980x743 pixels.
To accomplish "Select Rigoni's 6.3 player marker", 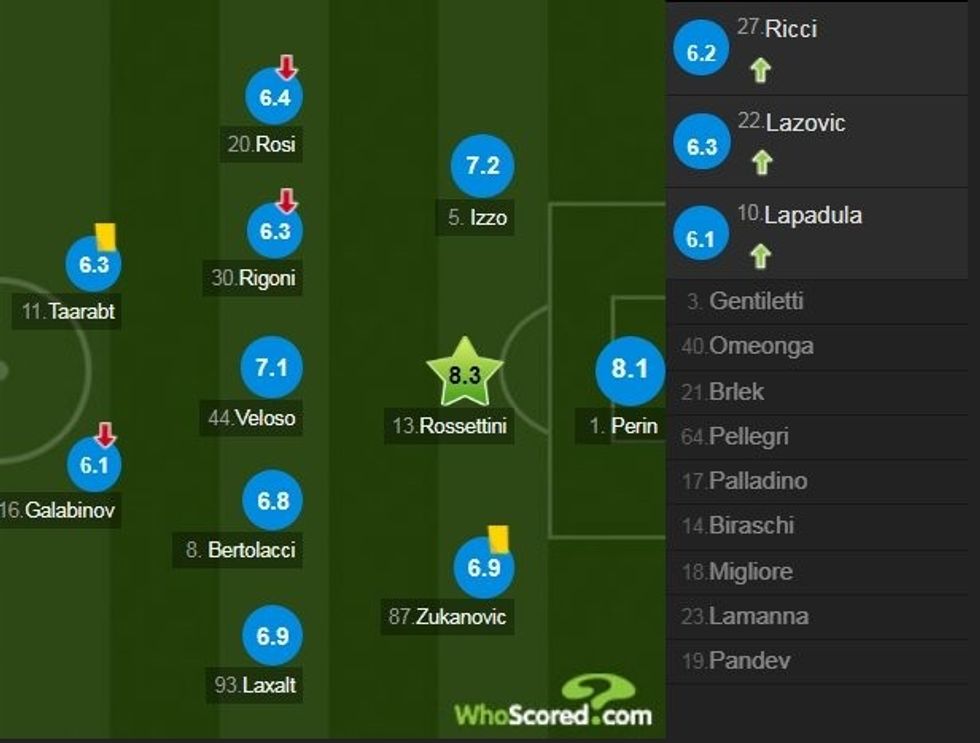I will [274, 231].
